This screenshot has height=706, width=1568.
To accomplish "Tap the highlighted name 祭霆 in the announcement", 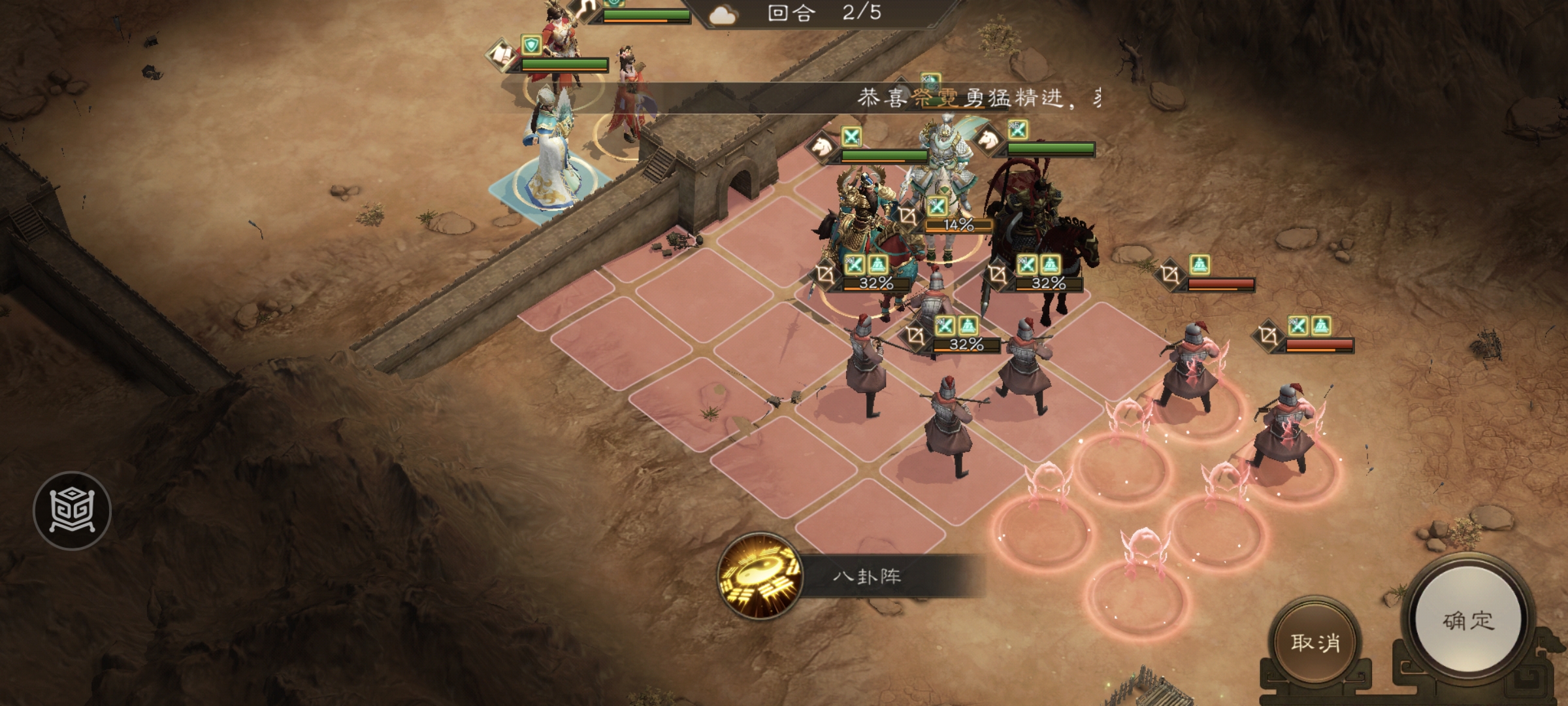I will 934,98.
